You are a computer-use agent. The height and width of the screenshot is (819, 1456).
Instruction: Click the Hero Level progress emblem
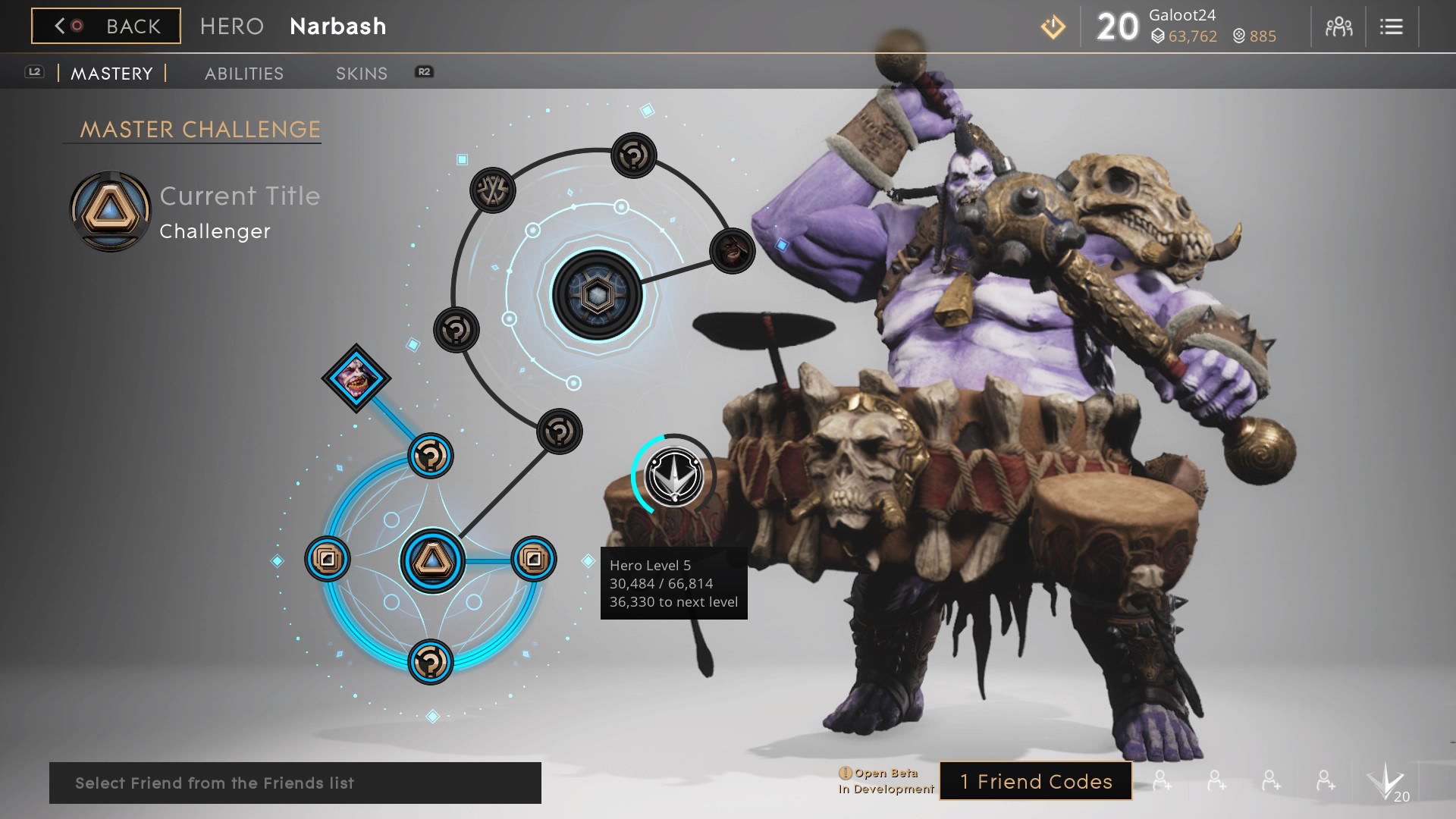pyautogui.click(x=673, y=475)
